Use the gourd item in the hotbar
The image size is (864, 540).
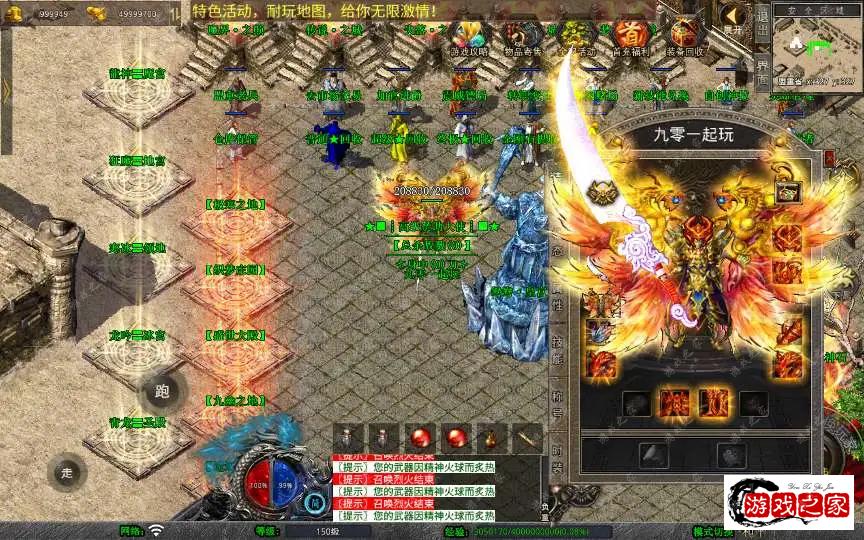point(490,438)
